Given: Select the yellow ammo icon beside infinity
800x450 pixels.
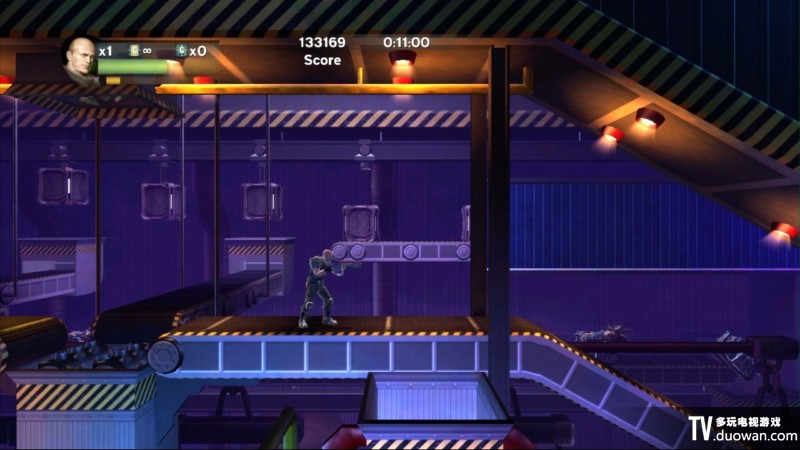Looking at the screenshot, I should click(x=134, y=50).
